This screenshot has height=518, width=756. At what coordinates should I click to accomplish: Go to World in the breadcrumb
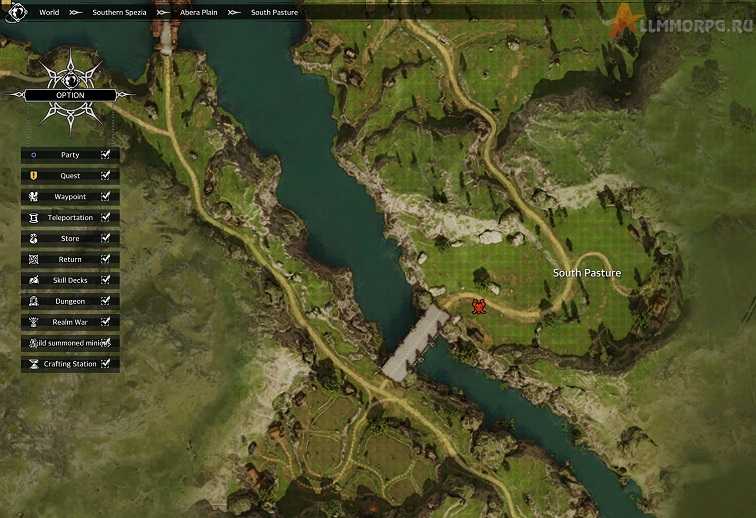click(49, 13)
